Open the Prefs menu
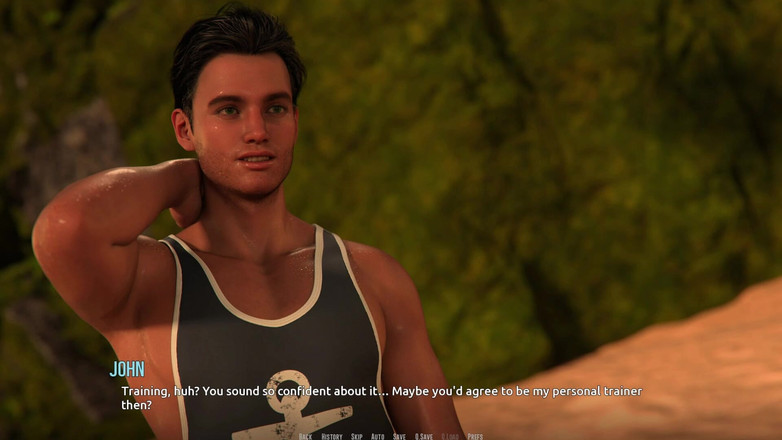The width and height of the screenshot is (782, 440). [x=475, y=436]
